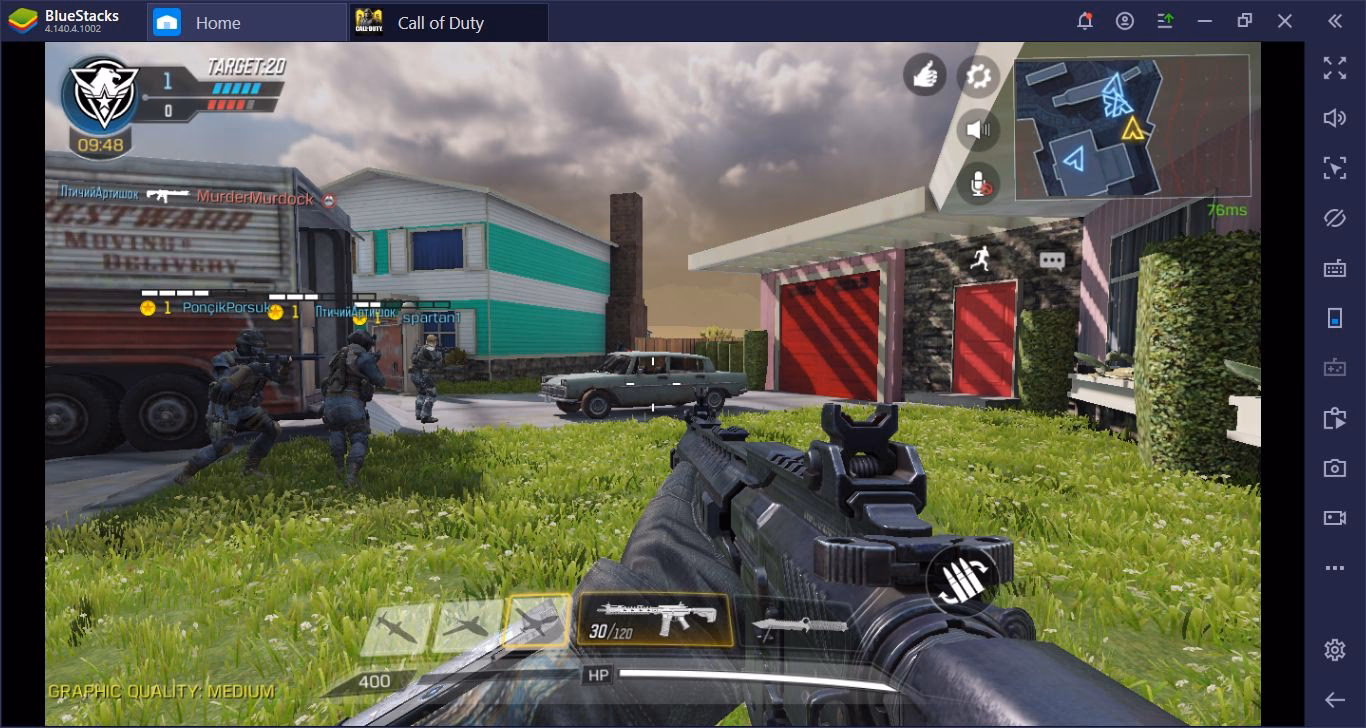Enable the microphone voice chat

click(978, 182)
